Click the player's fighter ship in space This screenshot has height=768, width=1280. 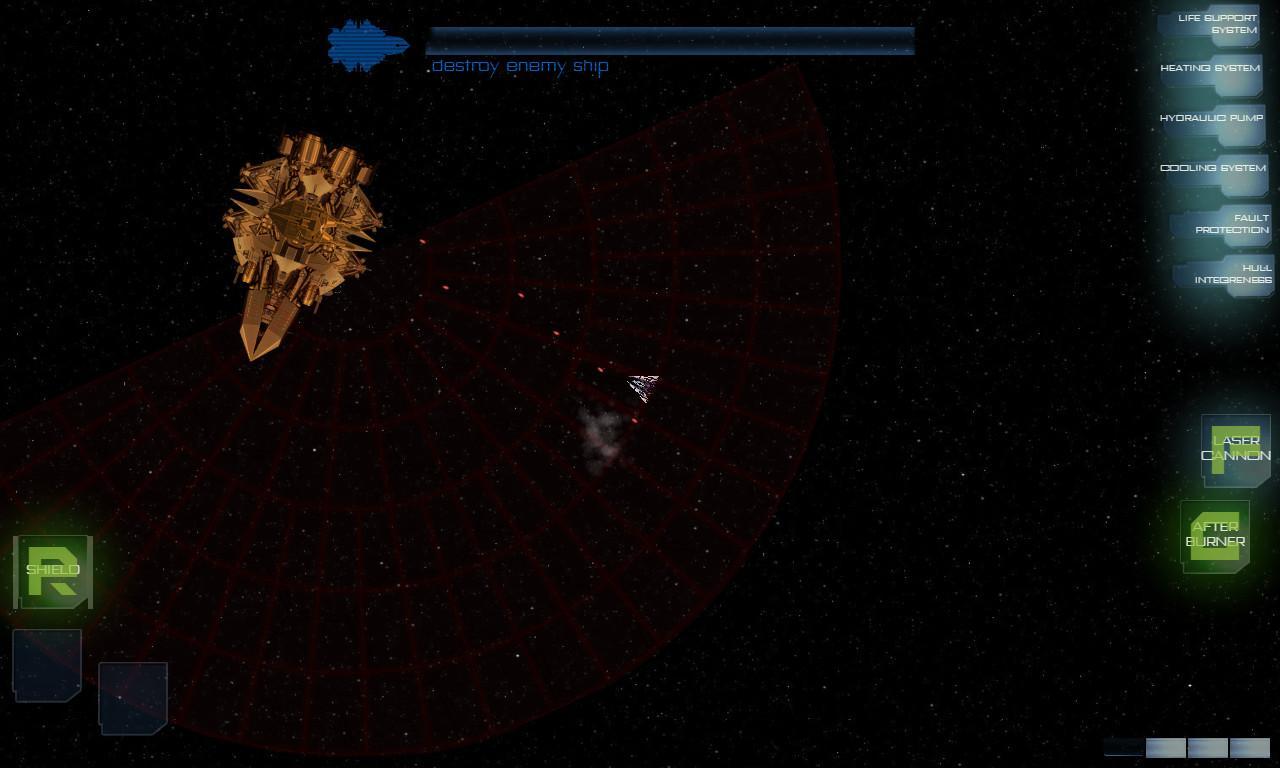pyautogui.click(x=644, y=389)
